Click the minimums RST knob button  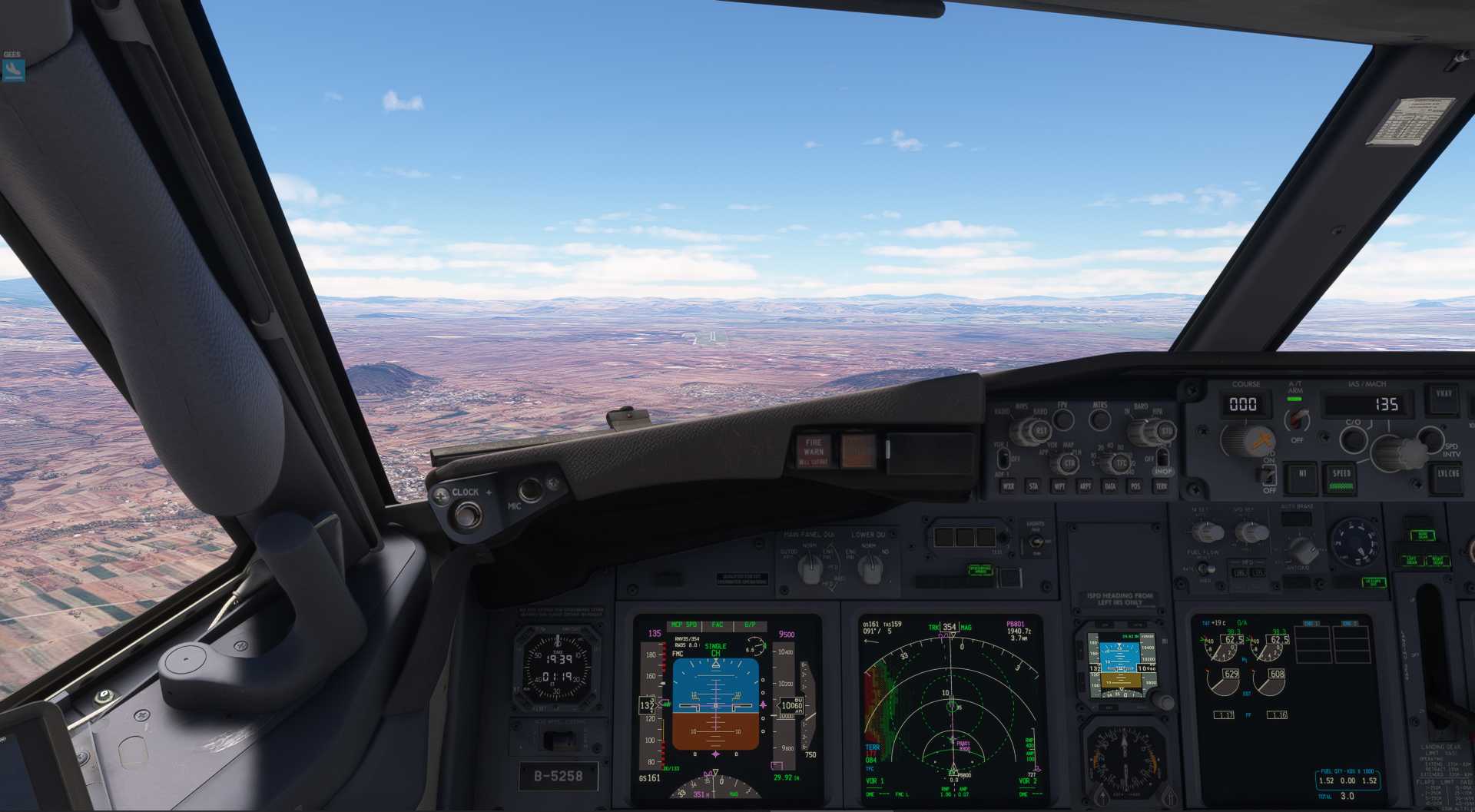1042,432
